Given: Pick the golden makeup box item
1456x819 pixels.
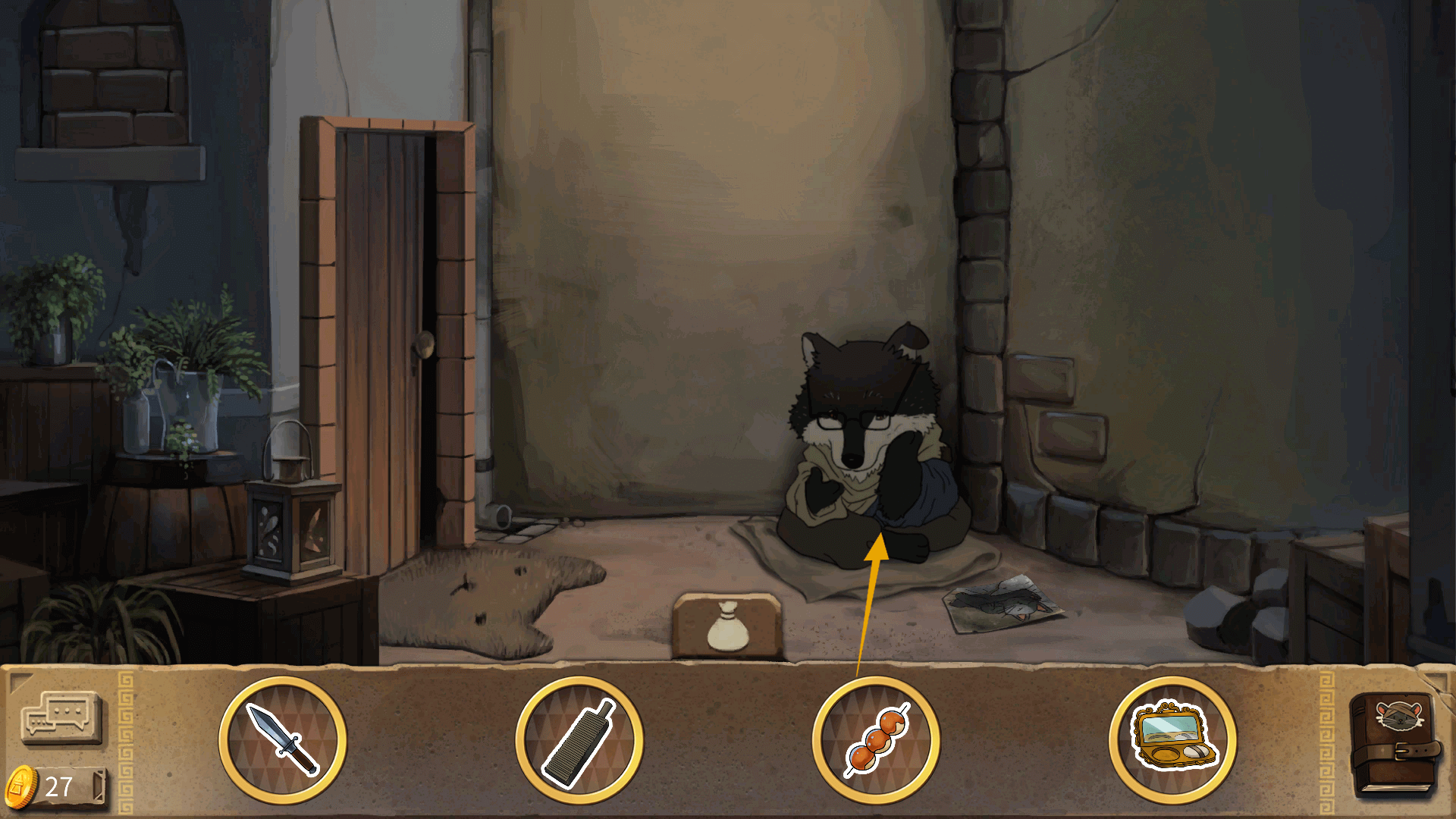Looking at the screenshot, I should click(x=1172, y=740).
